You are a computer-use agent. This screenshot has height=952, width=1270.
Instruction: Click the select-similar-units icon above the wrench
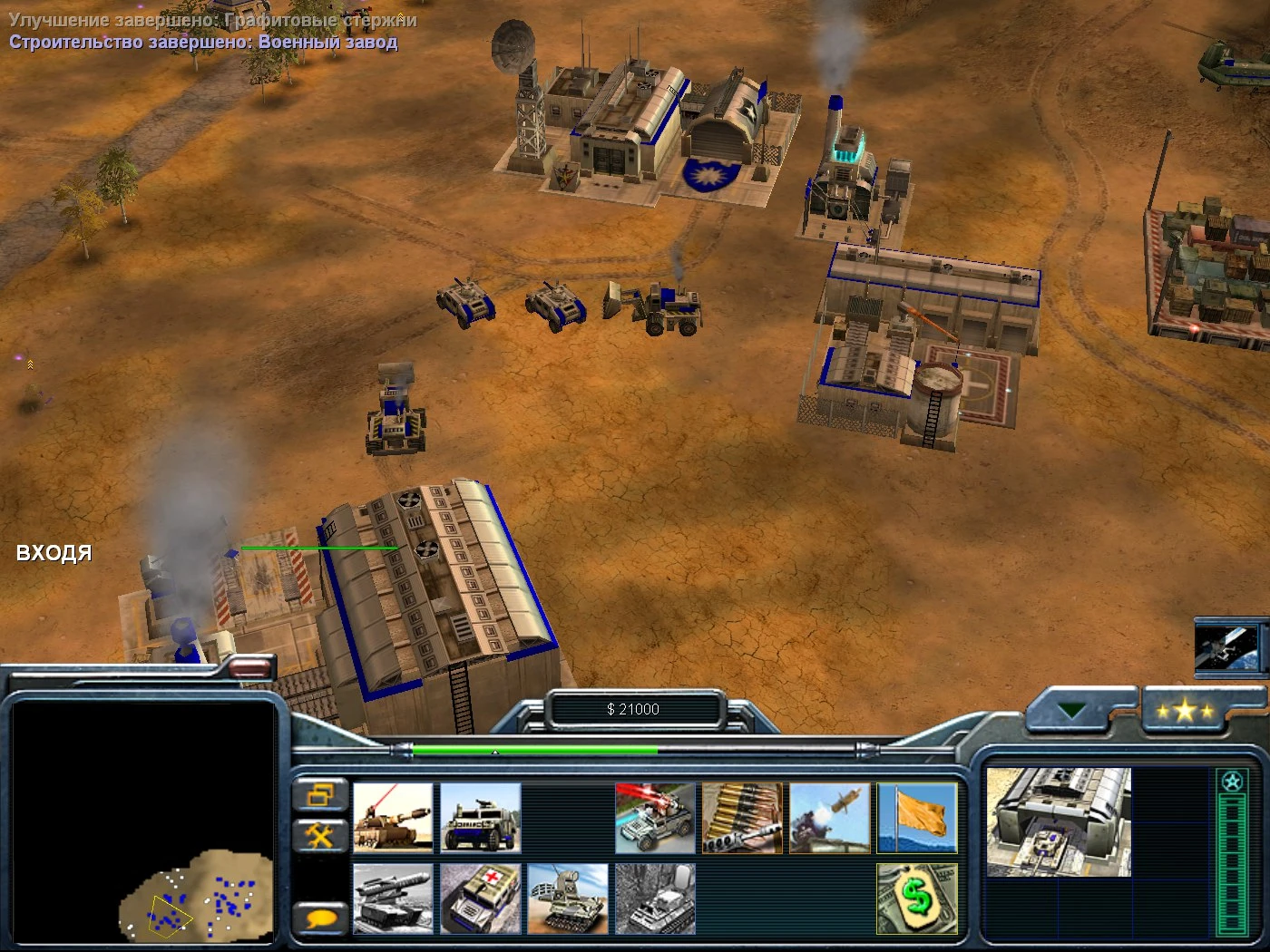319,795
